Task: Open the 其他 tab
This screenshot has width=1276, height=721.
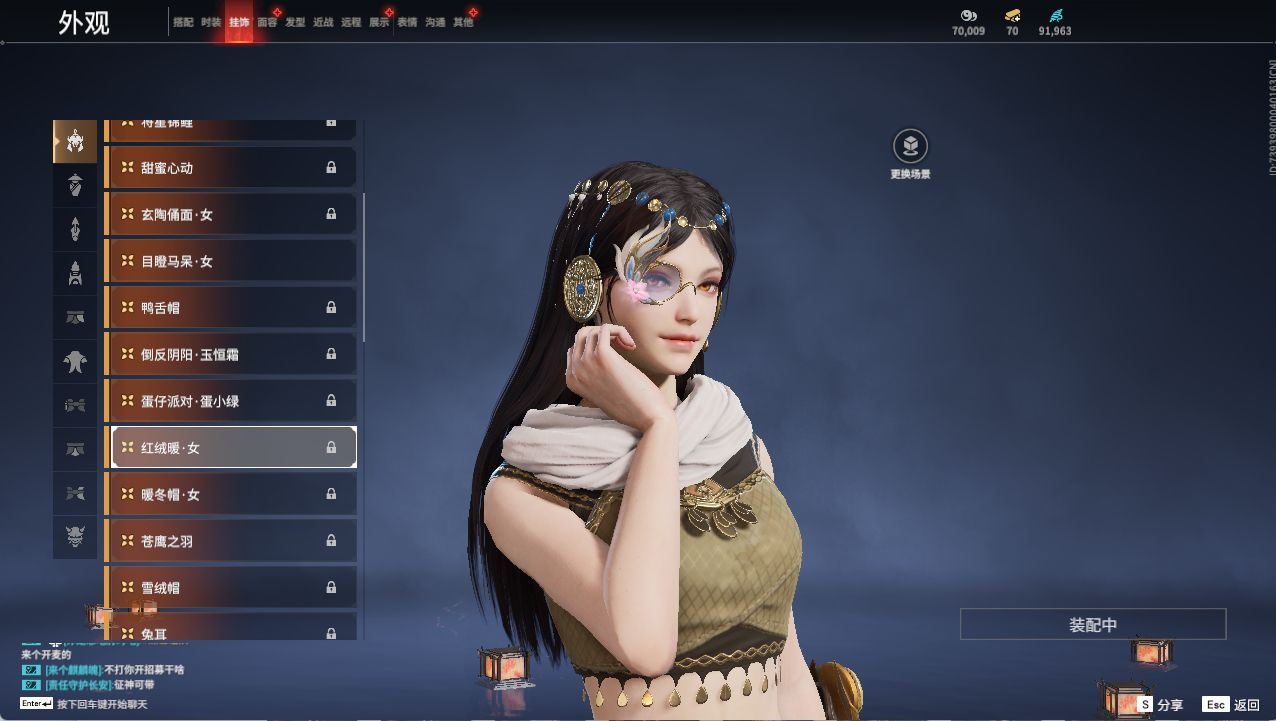Action: [x=463, y=22]
